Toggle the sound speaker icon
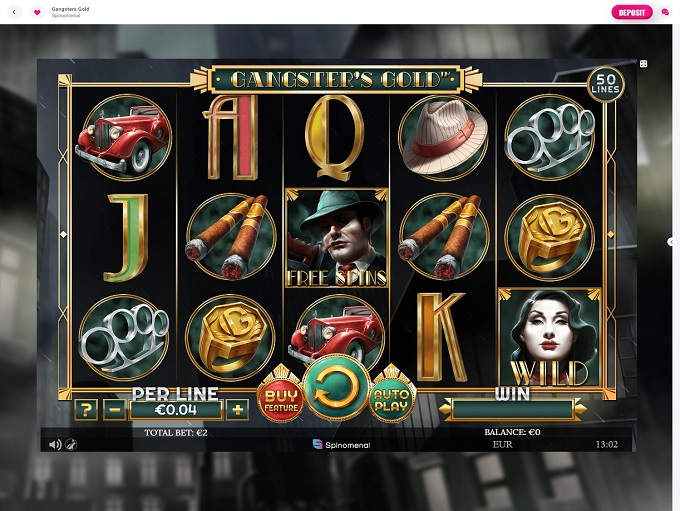The height and width of the screenshot is (511, 680). click(55, 445)
